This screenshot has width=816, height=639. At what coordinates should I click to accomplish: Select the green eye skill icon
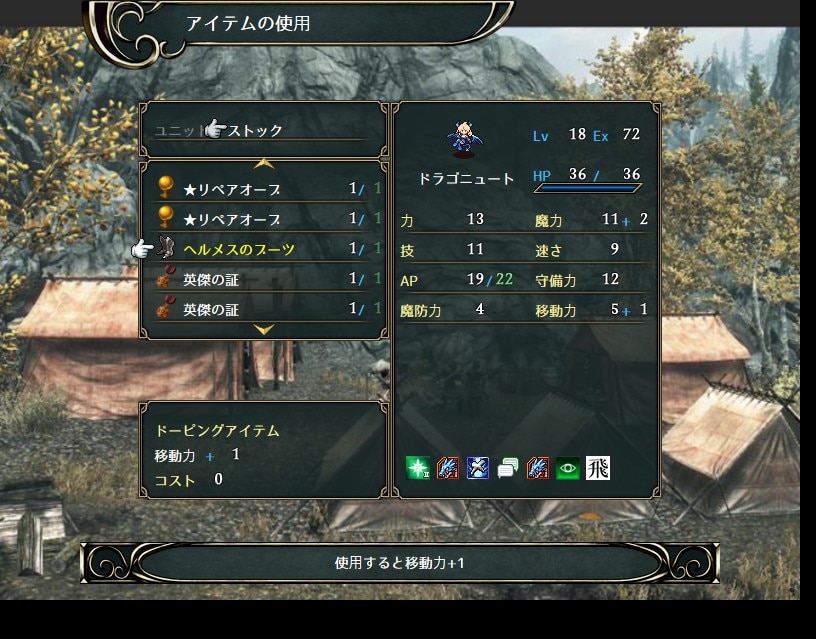[x=568, y=467]
